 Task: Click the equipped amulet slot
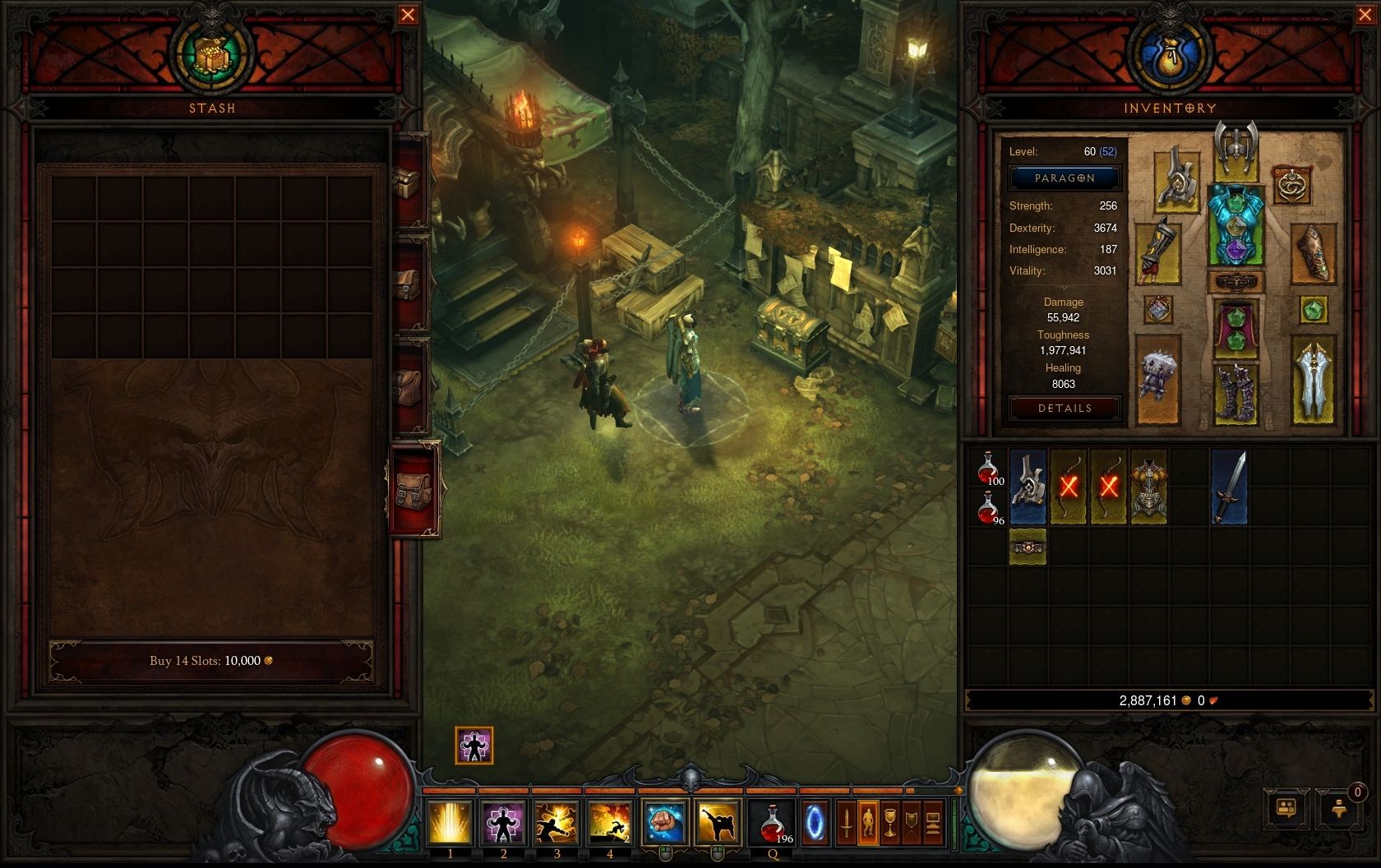(x=1291, y=184)
